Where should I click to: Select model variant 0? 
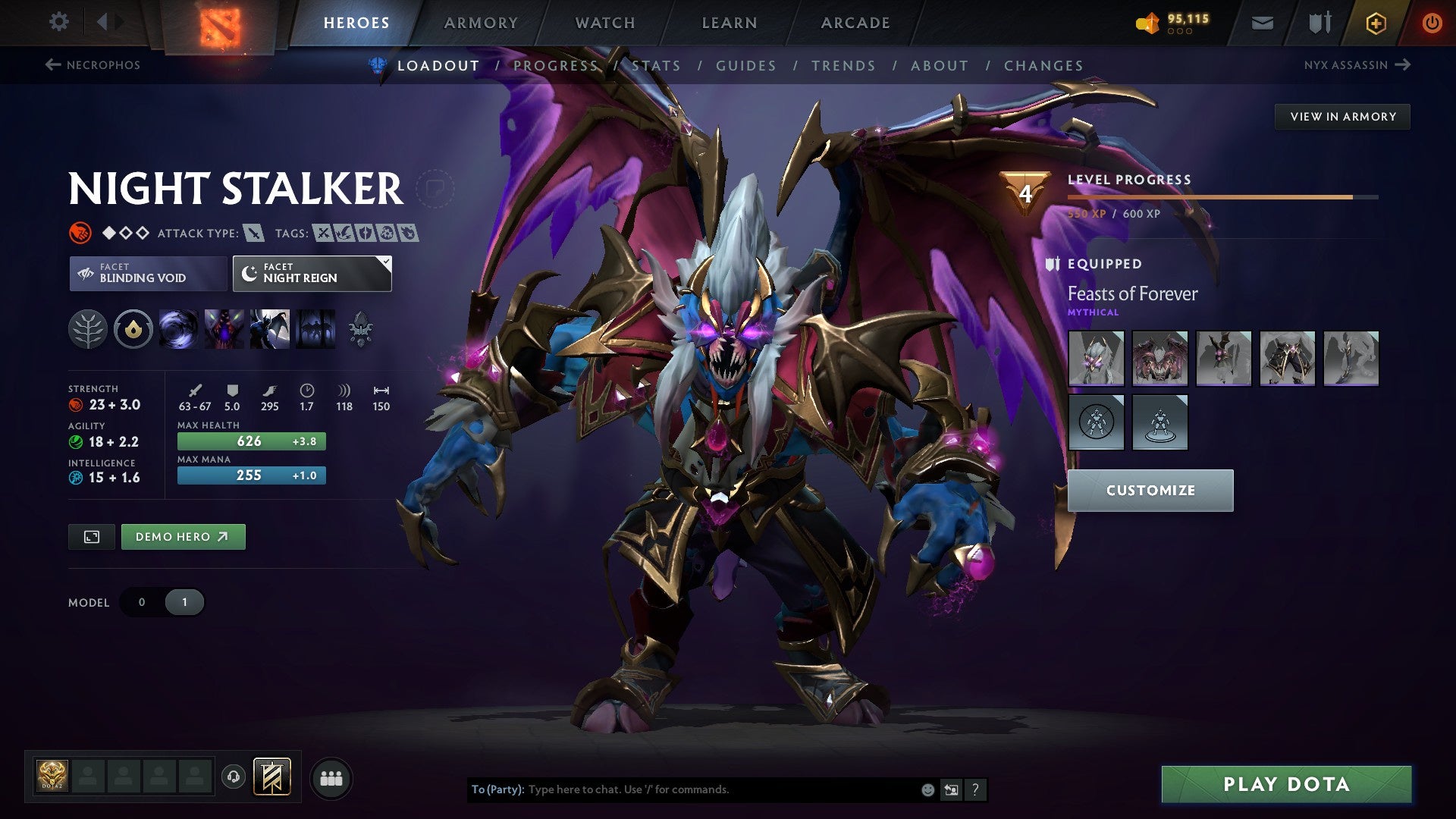[141, 602]
